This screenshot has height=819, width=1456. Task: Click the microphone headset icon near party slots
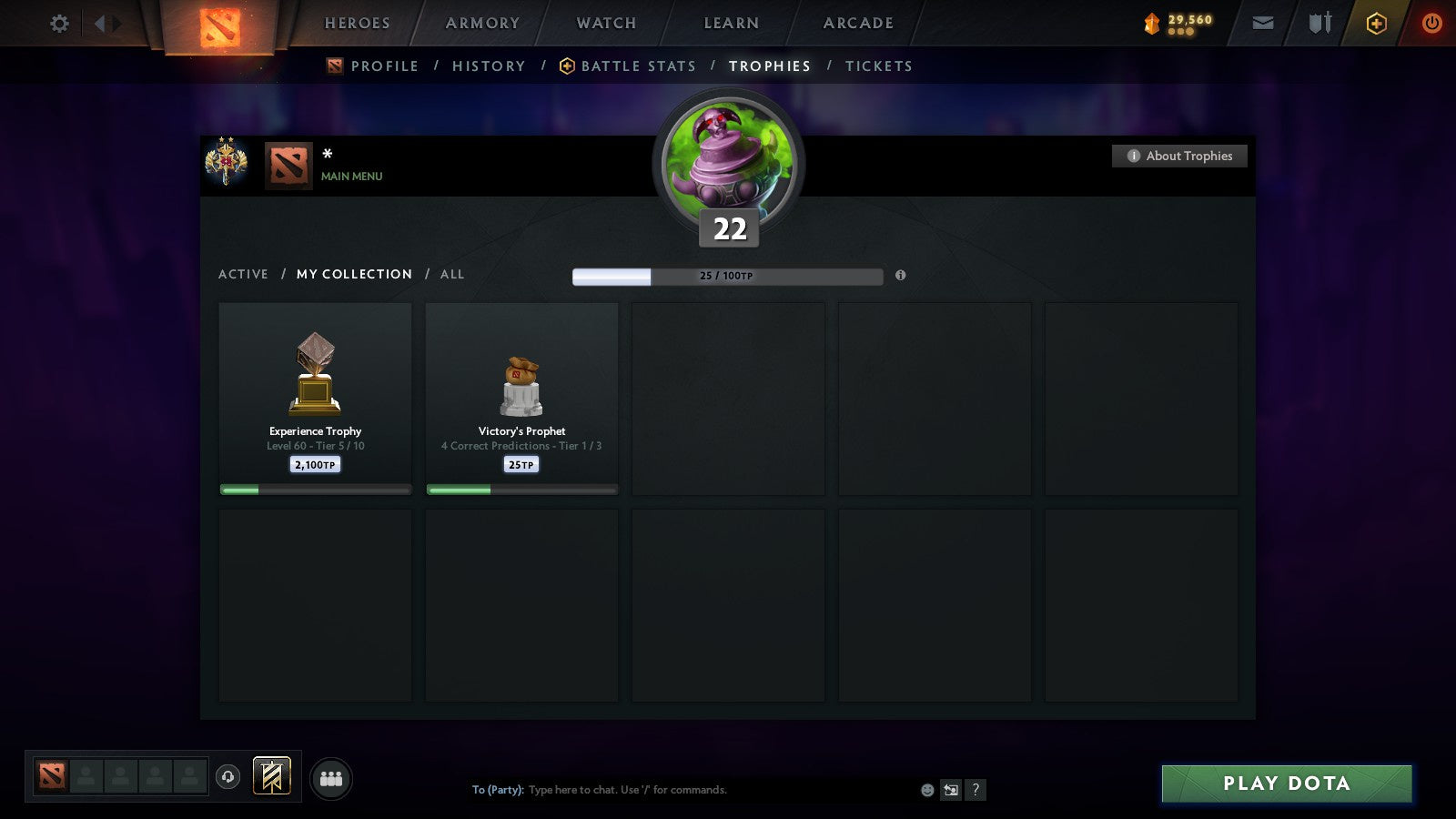[x=227, y=777]
